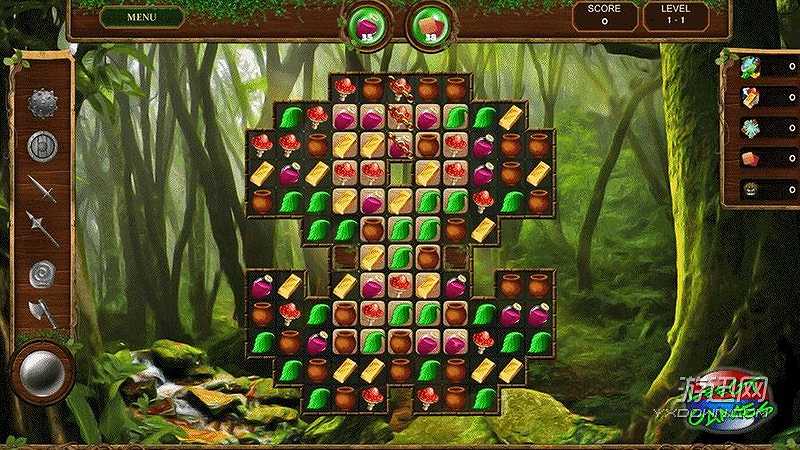Screen dimensions: 800x450
Task: Activate the battle axe power-up
Action: coord(42,312)
